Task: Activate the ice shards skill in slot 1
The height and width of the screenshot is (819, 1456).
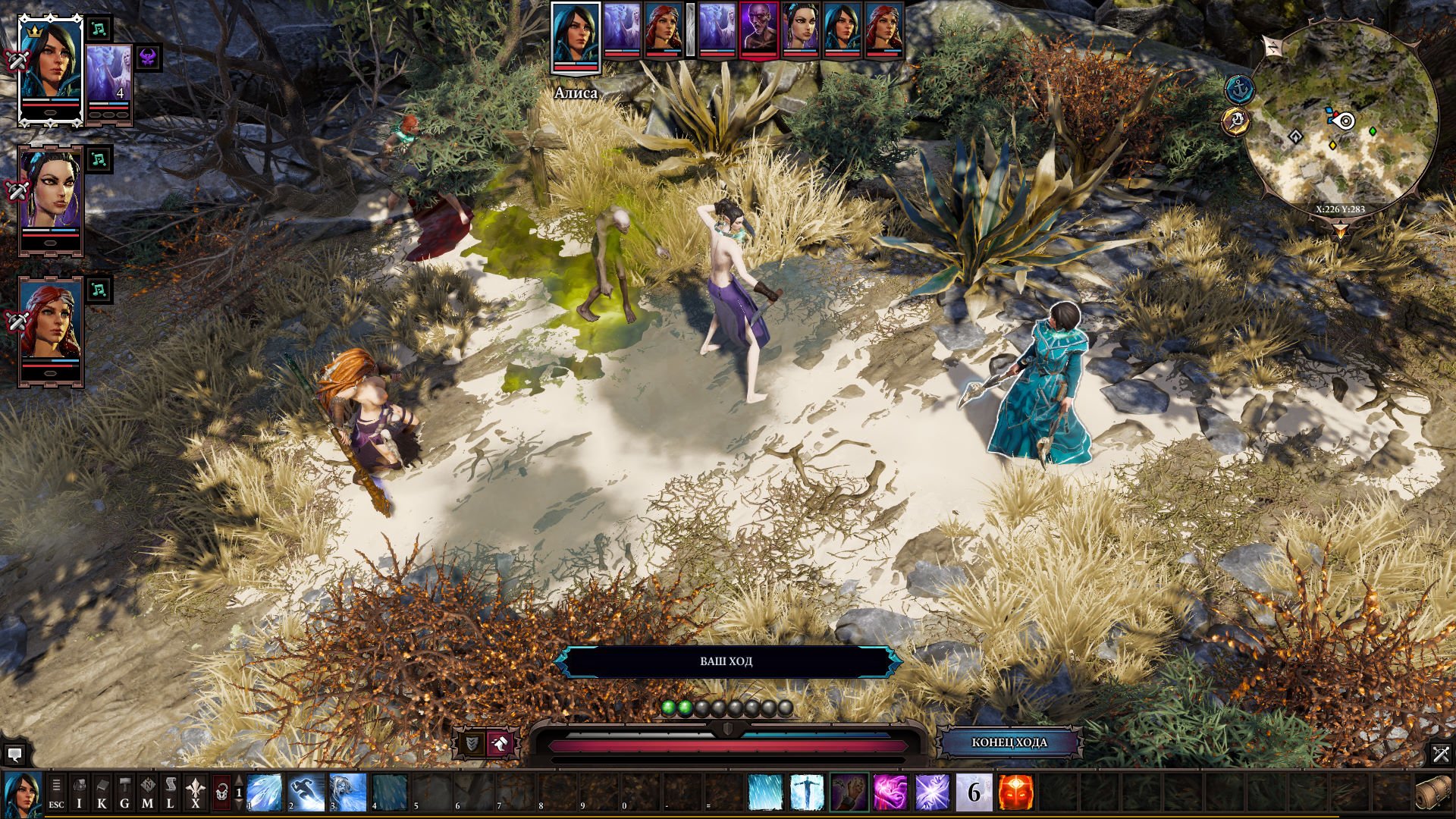Action: (x=265, y=792)
